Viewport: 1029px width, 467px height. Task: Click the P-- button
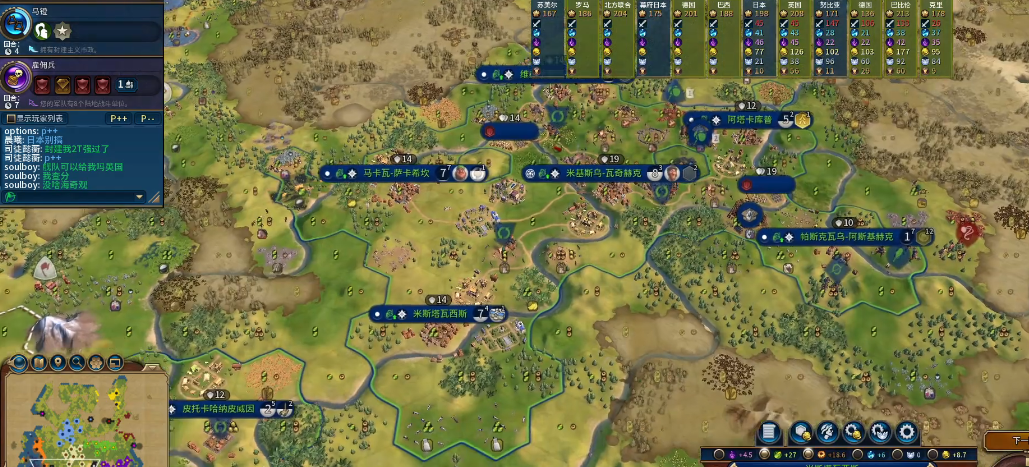point(147,118)
